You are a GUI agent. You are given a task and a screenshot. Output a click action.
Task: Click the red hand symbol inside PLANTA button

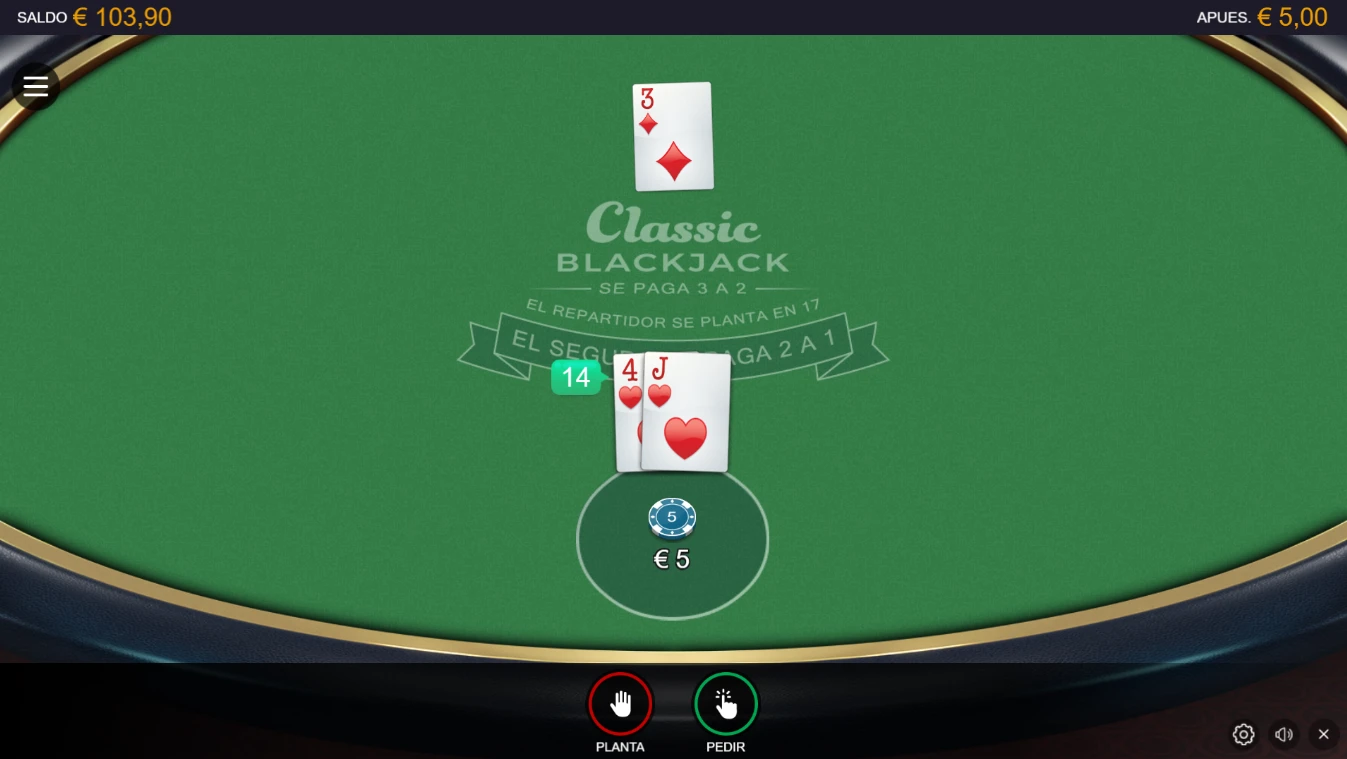[x=620, y=703]
